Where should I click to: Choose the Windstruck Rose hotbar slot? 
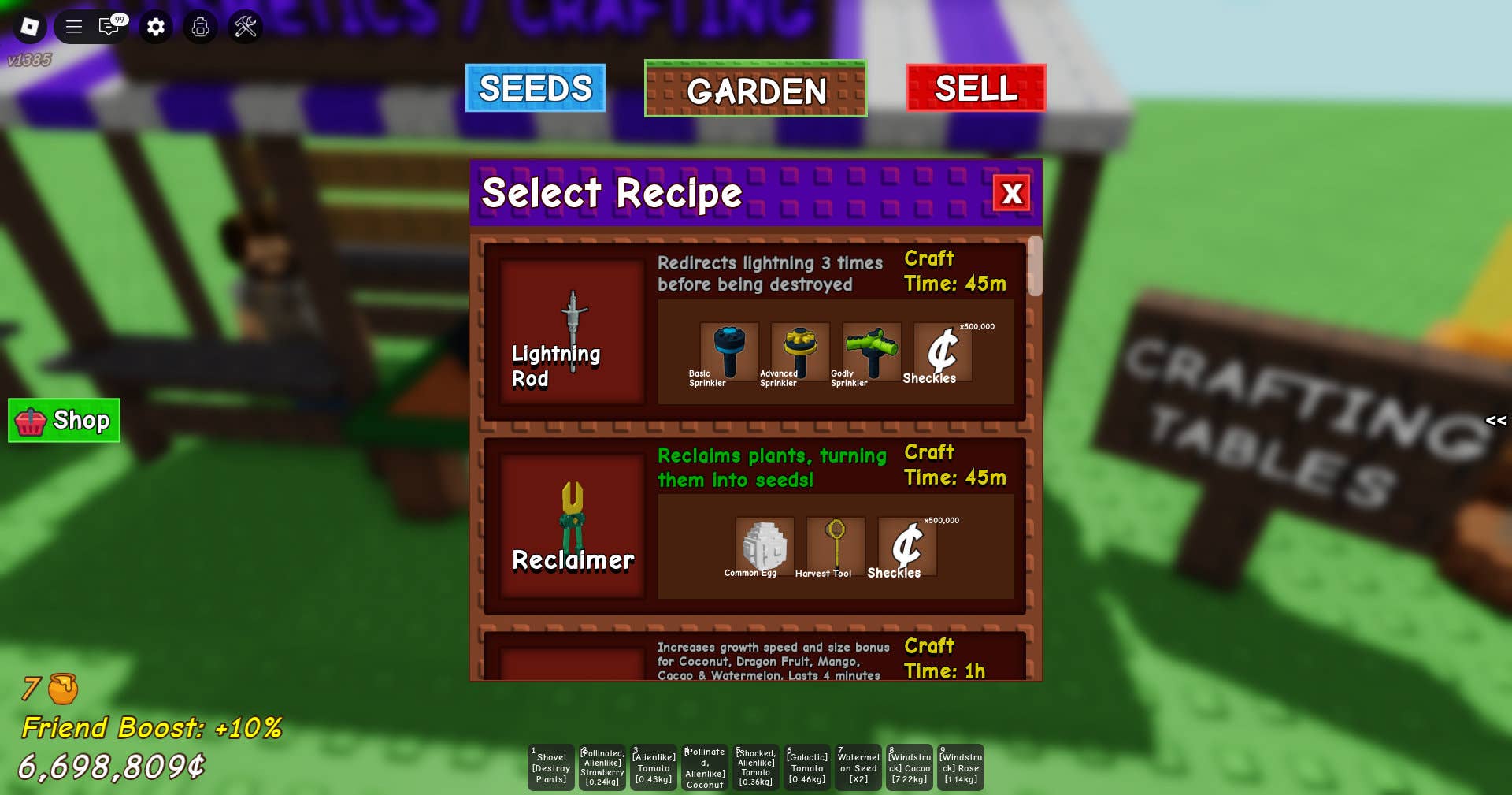(961, 767)
